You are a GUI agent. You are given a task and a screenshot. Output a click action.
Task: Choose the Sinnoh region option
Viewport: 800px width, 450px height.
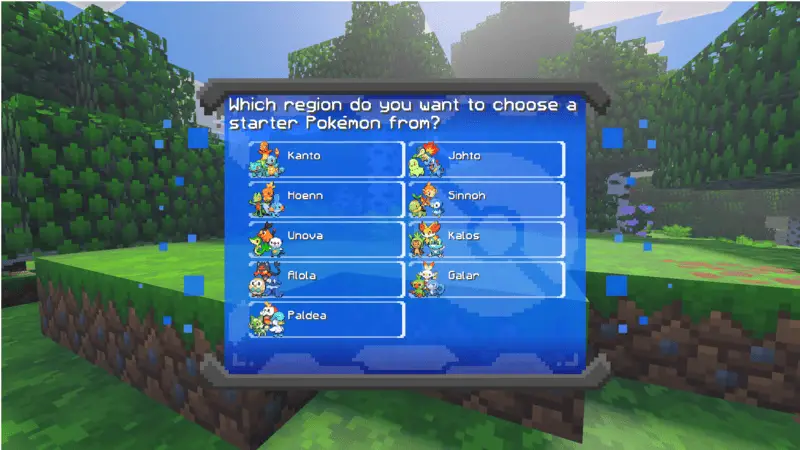[x=486, y=199]
